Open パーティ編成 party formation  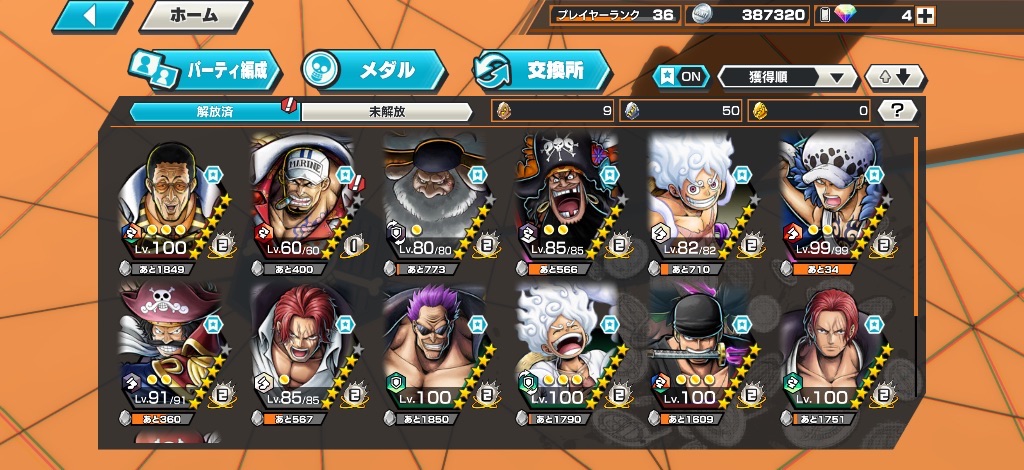tap(205, 71)
